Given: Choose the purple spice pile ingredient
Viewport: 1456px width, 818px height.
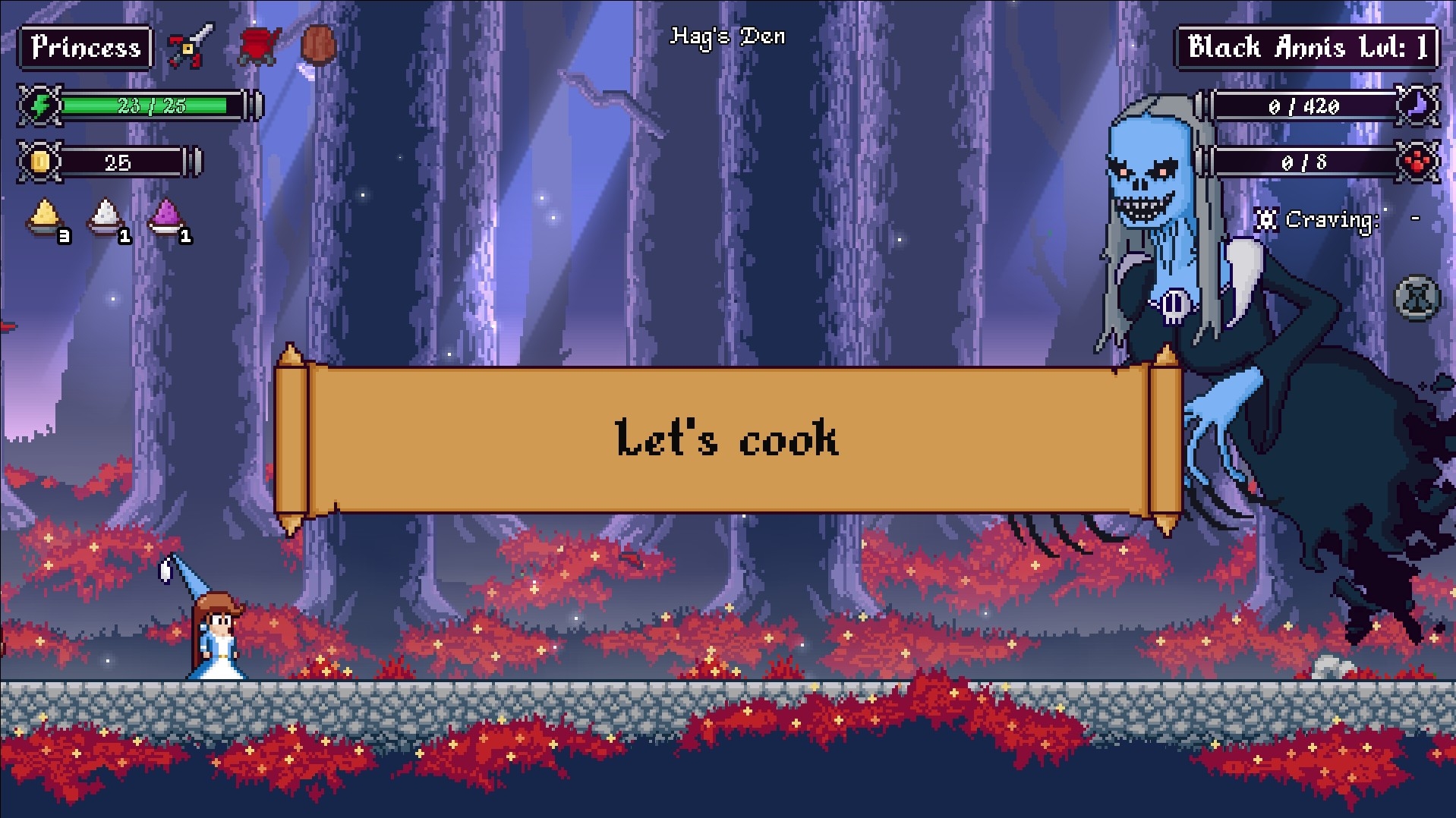Looking at the screenshot, I should pyautogui.click(x=165, y=217).
